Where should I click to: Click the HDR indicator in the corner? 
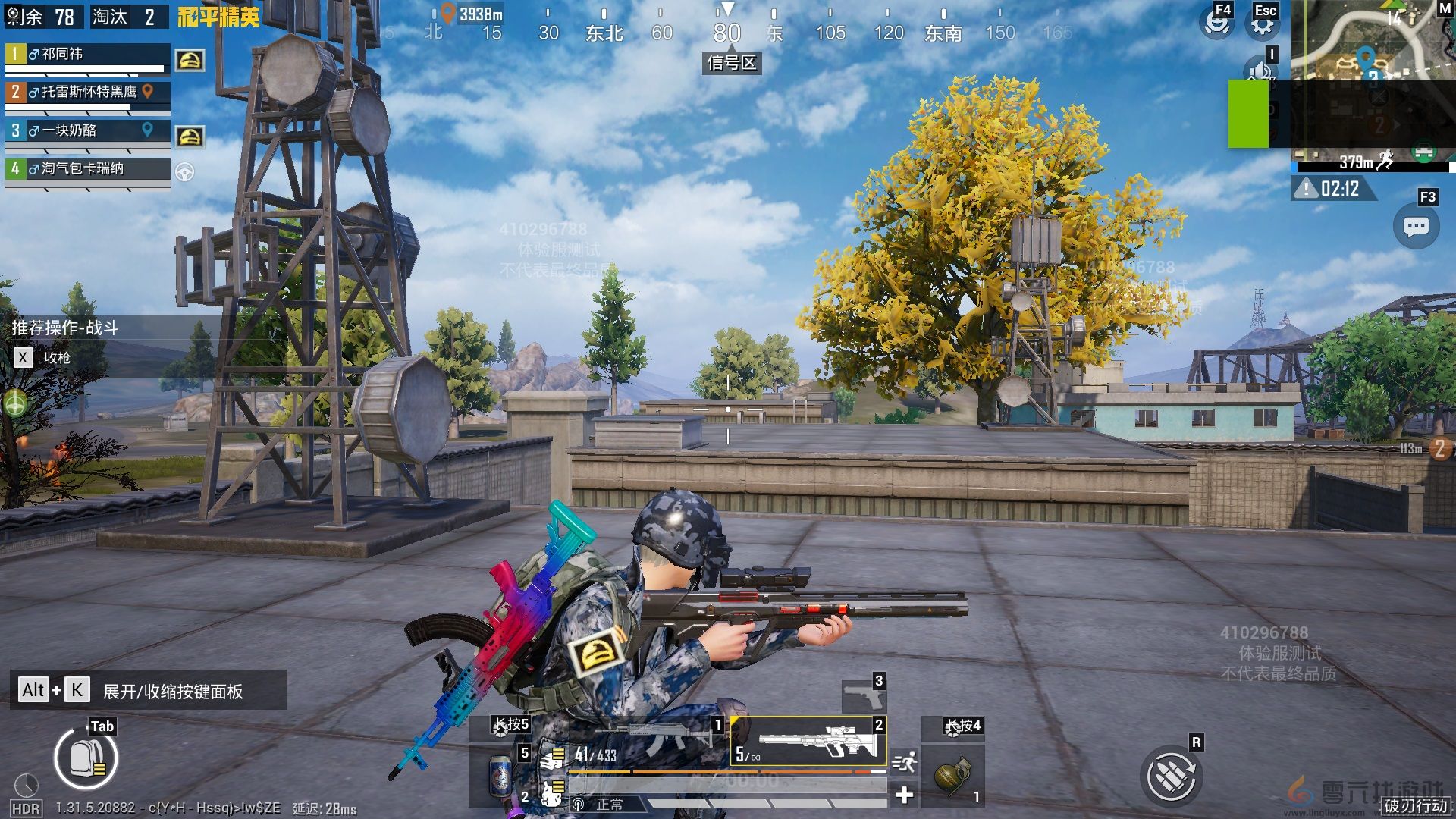26,809
